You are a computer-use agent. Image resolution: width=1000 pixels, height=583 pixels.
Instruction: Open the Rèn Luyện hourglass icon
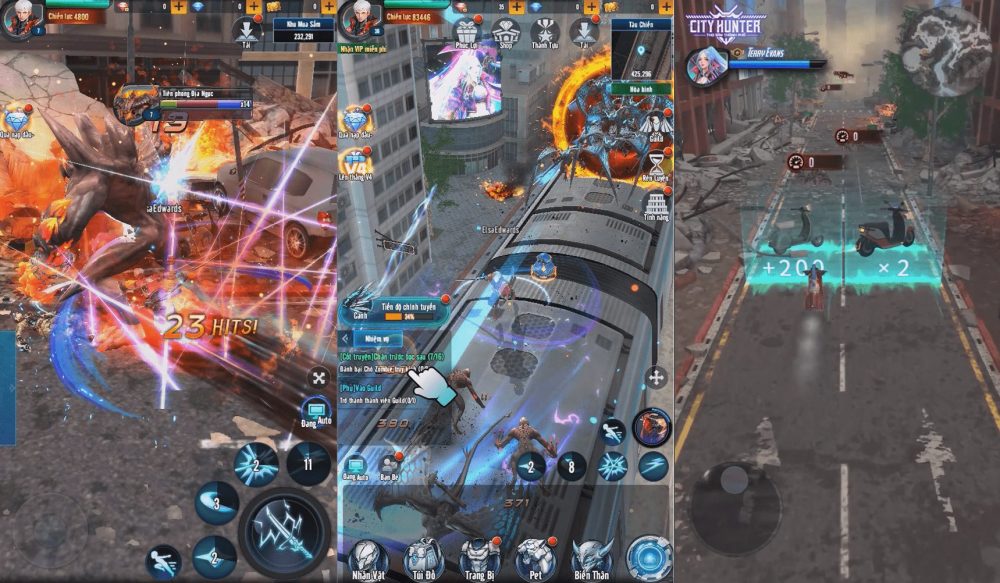click(x=656, y=163)
